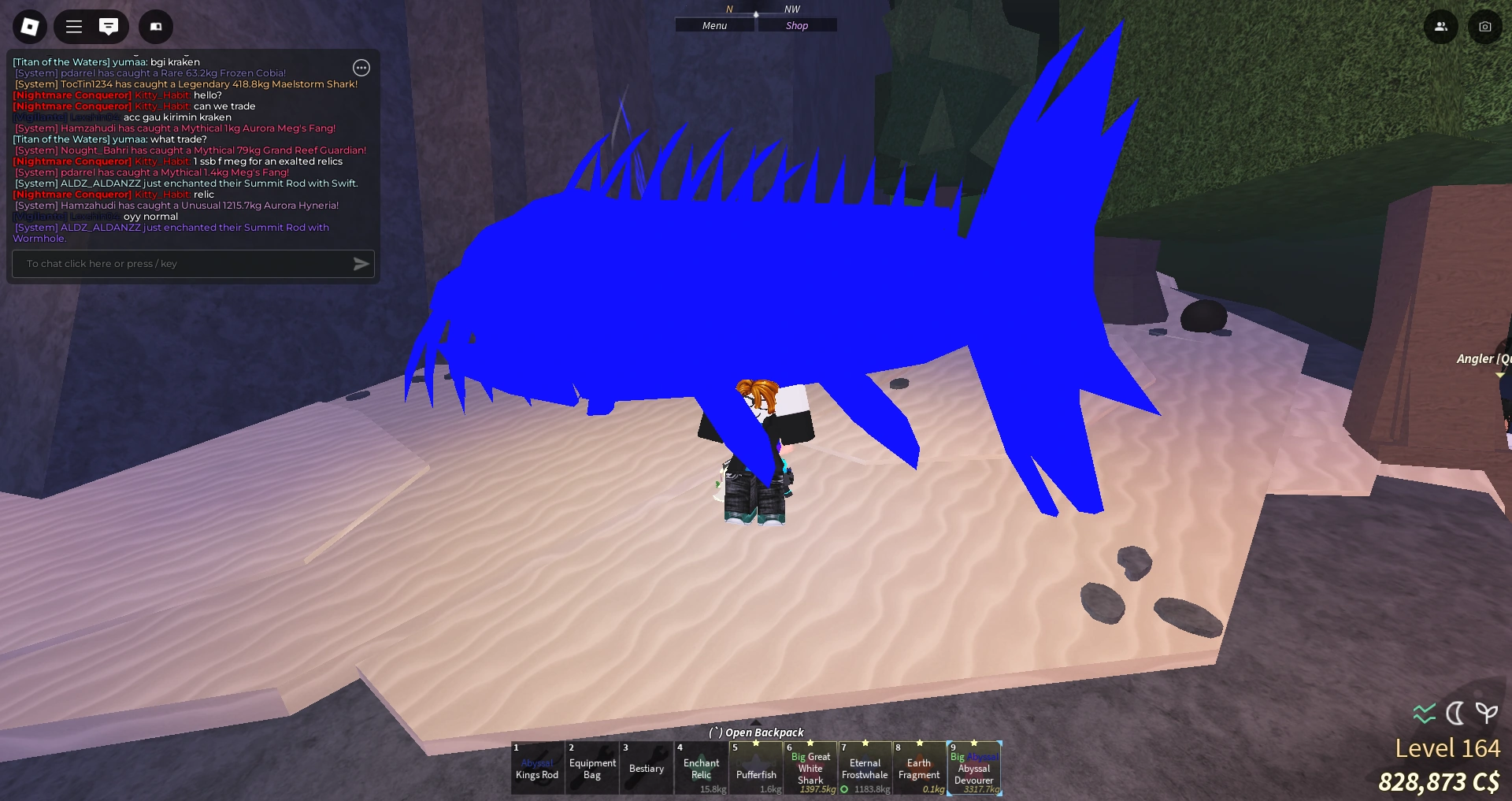This screenshot has width=1512, height=801.
Task: Open the Roblox logo menu
Action: coord(29,26)
